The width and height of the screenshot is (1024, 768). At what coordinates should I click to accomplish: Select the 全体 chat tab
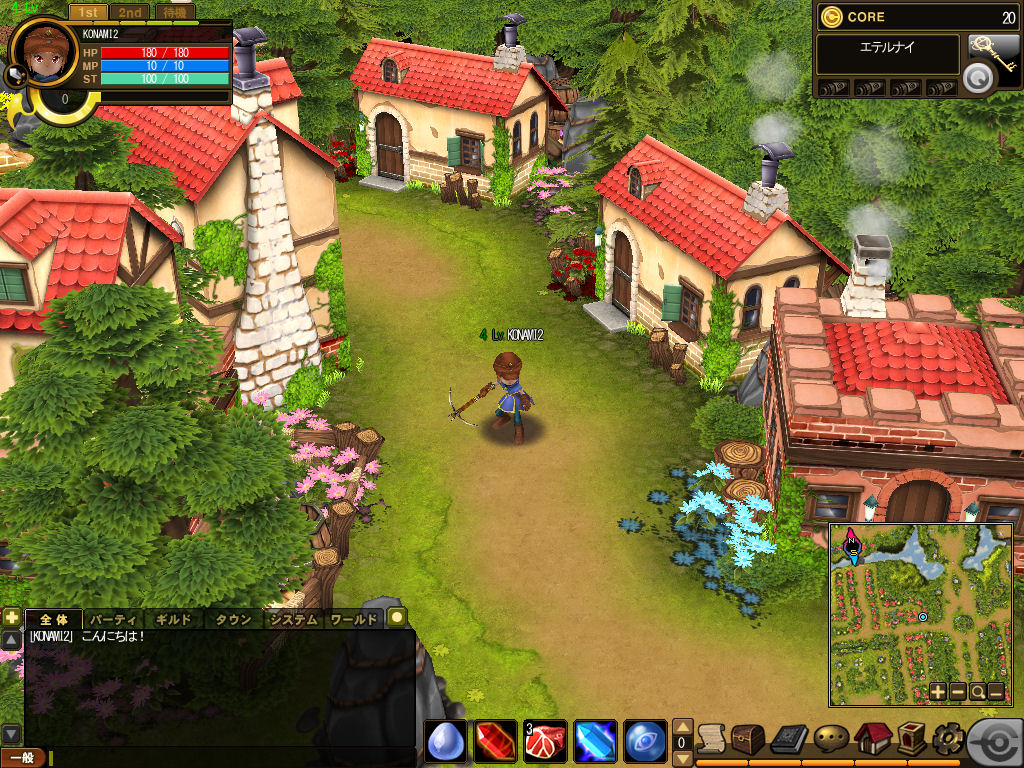coord(53,619)
